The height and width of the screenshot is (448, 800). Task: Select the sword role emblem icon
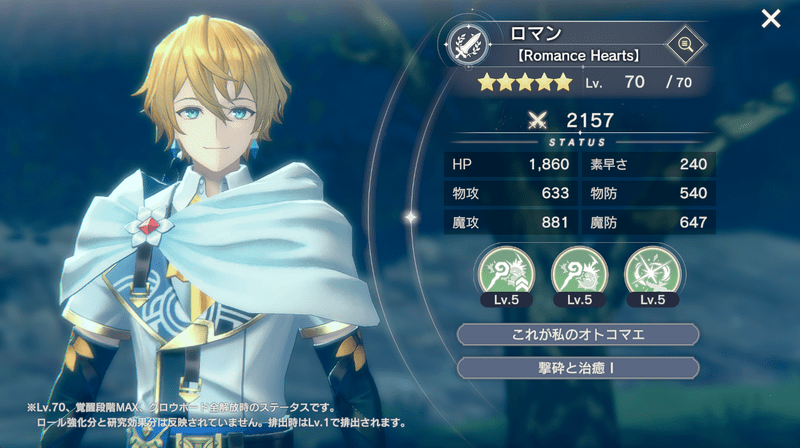click(x=468, y=44)
